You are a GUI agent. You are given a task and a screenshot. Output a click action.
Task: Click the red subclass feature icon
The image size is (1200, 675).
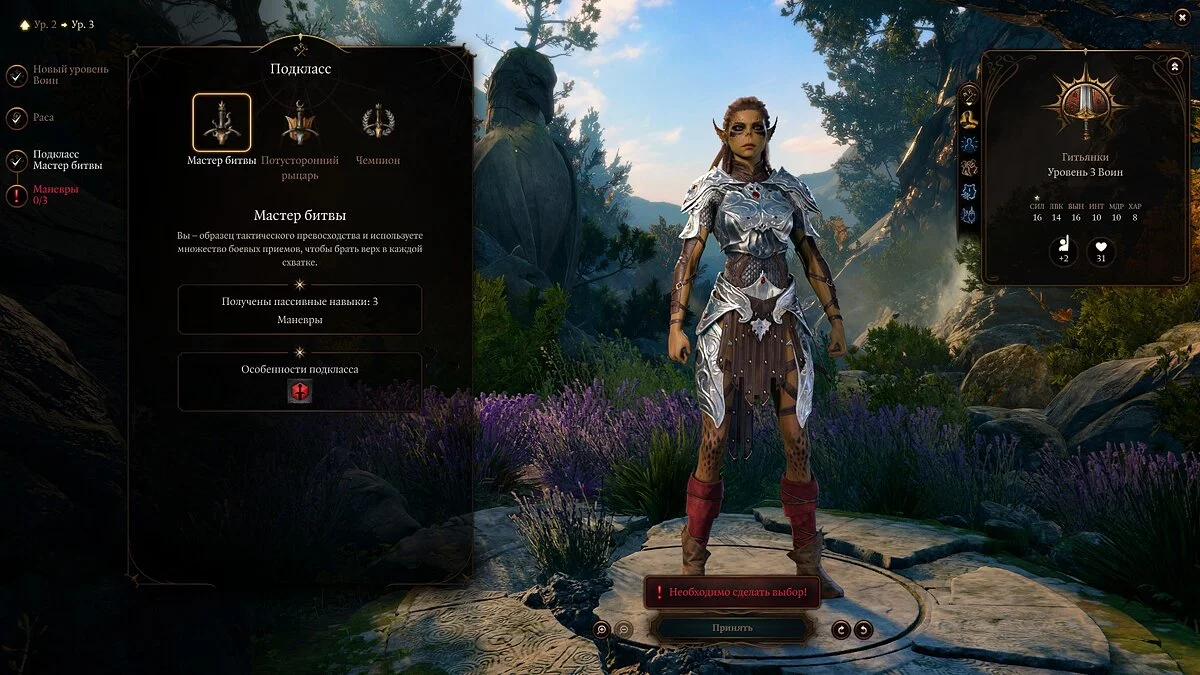tap(300, 392)
